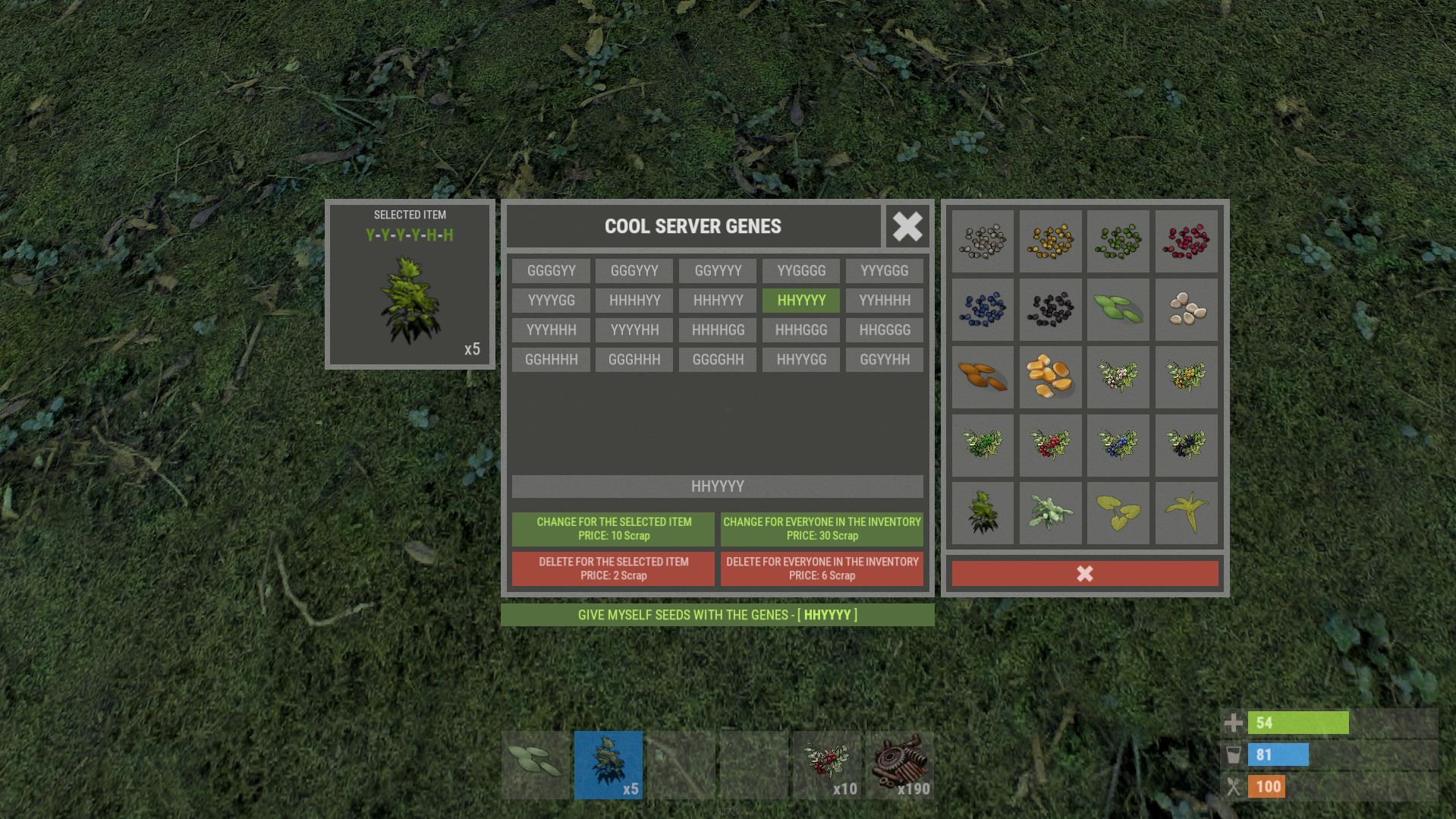Select the red berry seeds icon
1456x819 pixels.
1186,241
